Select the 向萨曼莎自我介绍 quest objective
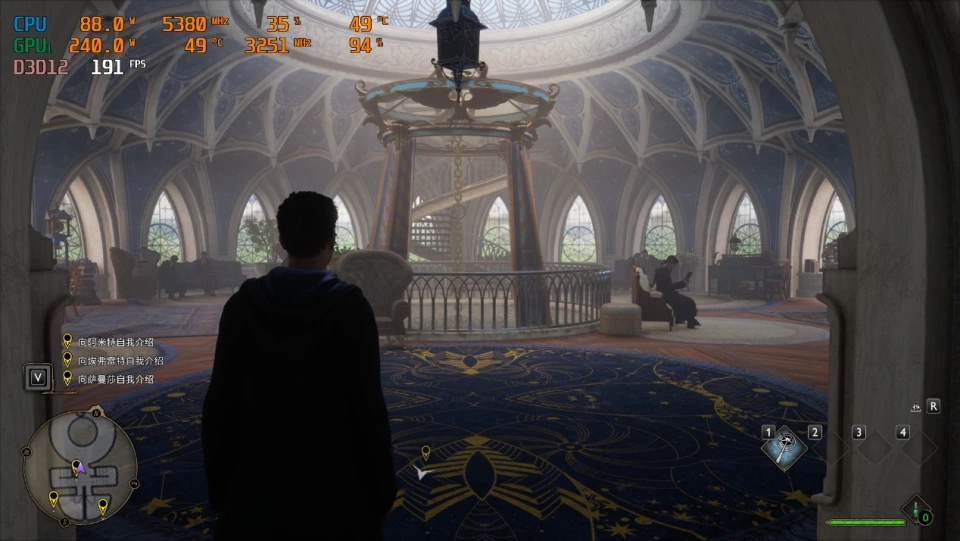This screenshot has height=541, width=960. click(115, 379)
